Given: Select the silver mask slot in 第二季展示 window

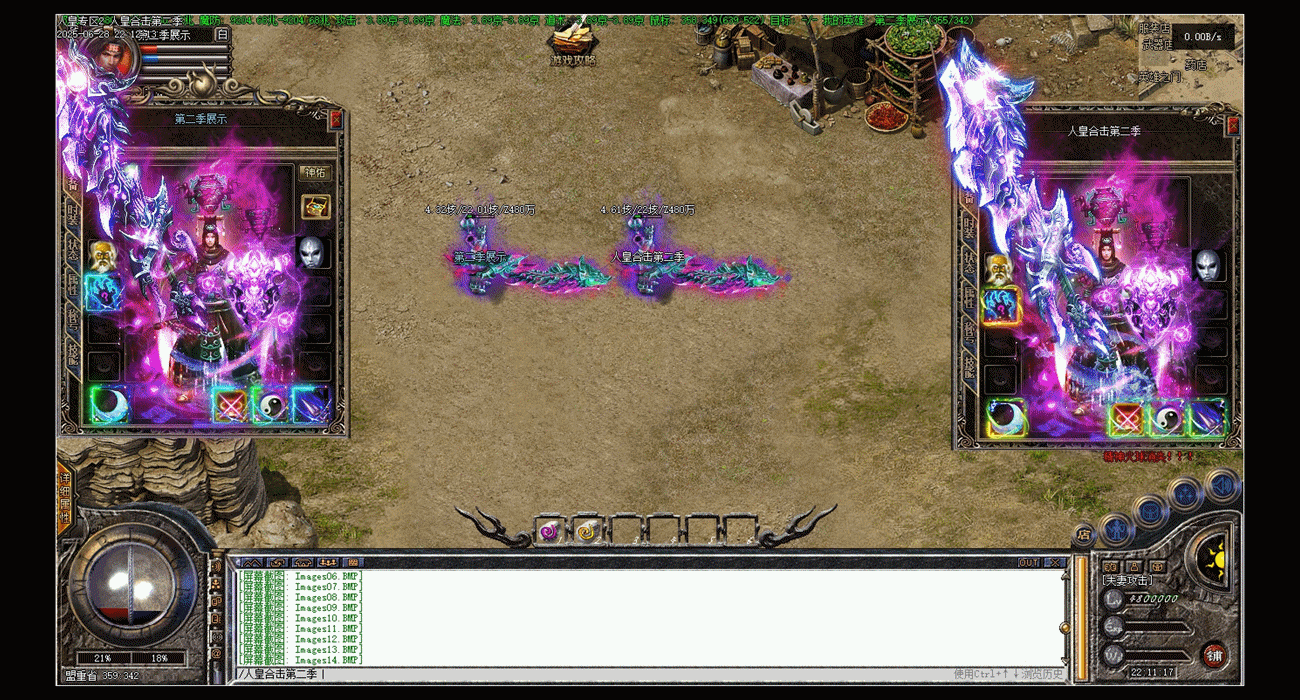Looking at the screenshot, I should 311,253.
